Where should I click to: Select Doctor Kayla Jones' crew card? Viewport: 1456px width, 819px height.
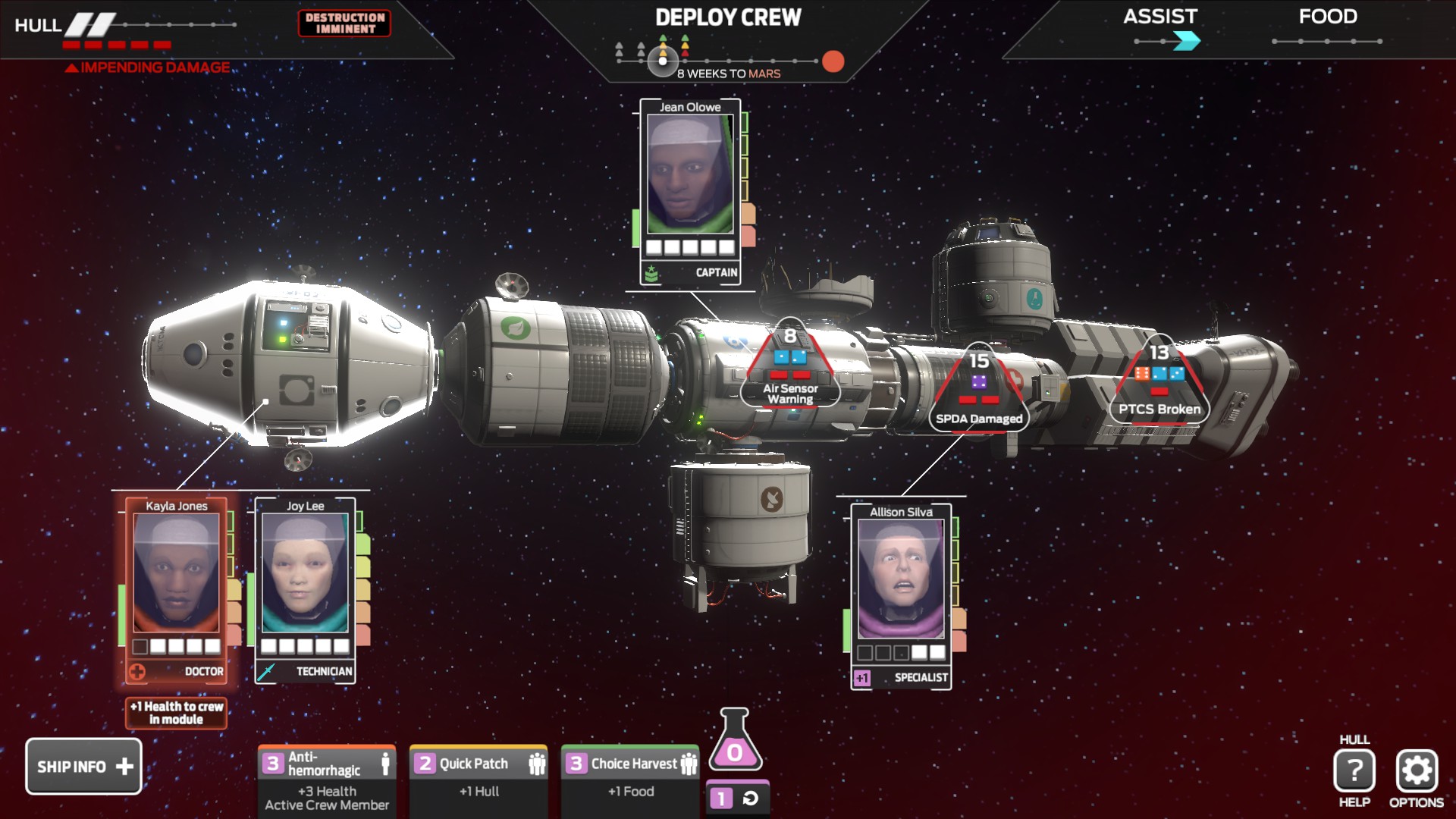click(x=177, y=588)
